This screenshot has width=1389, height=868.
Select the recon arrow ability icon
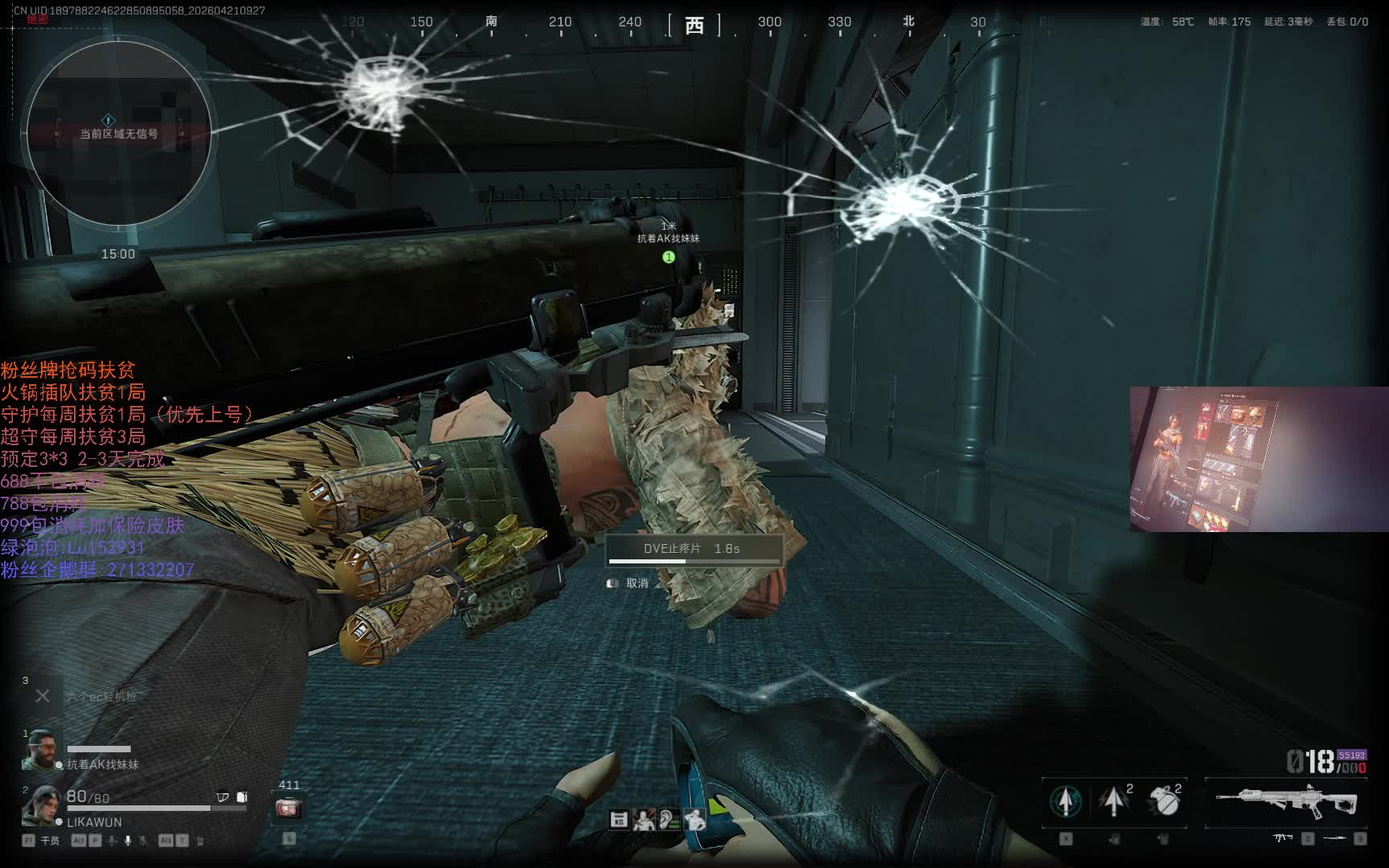pos(1066,800)
